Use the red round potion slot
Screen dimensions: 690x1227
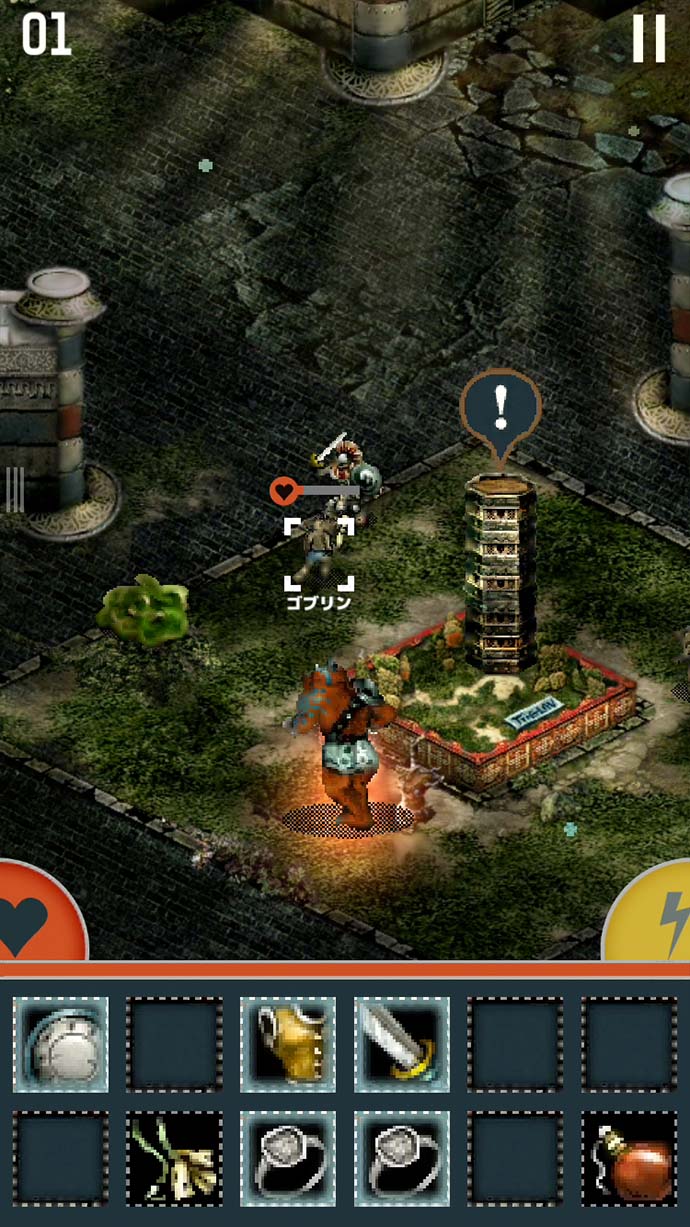pos(630,1158)
